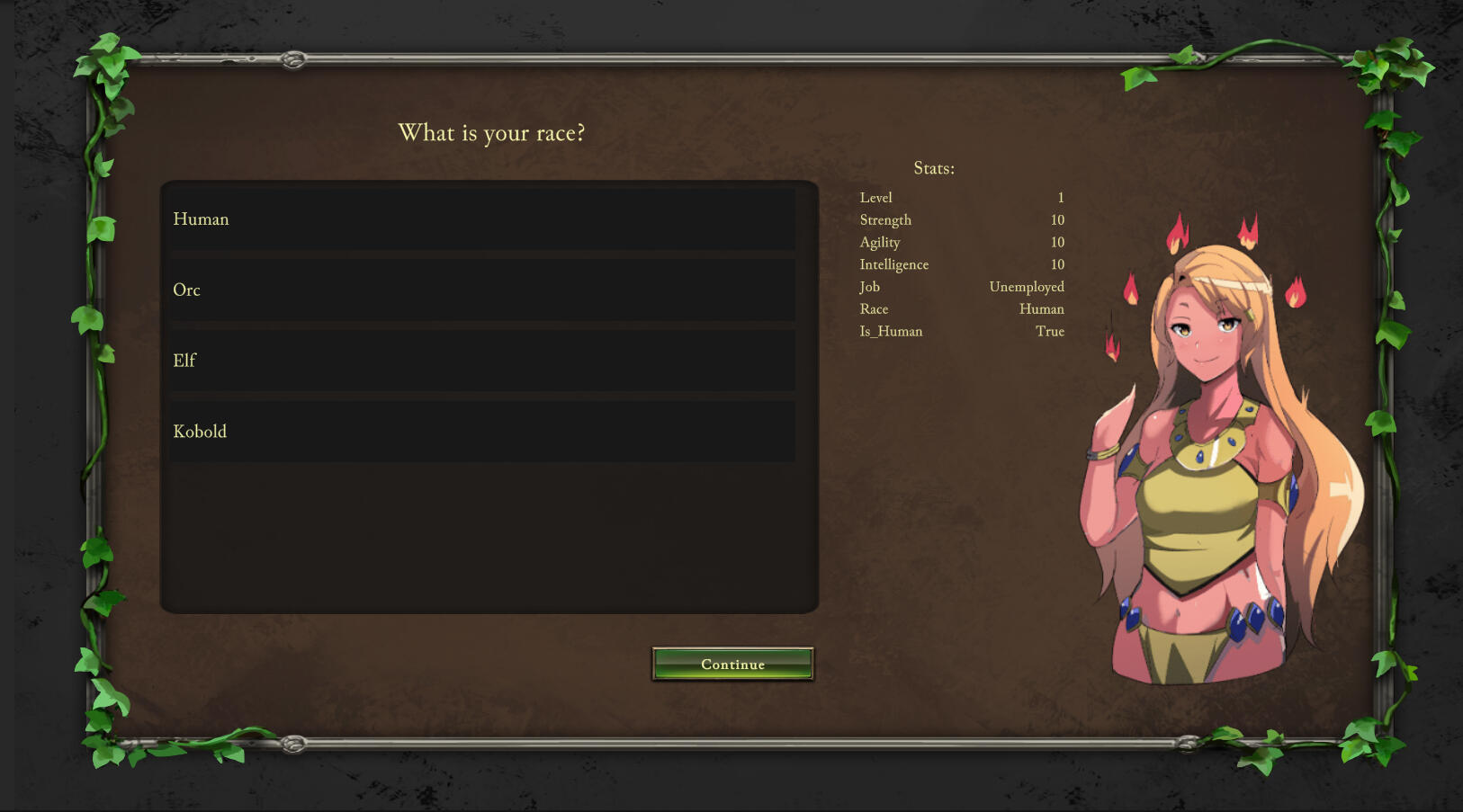Choose the Human race option
The width and height of the screenshot is (1463, 812).
click(482, 219)
